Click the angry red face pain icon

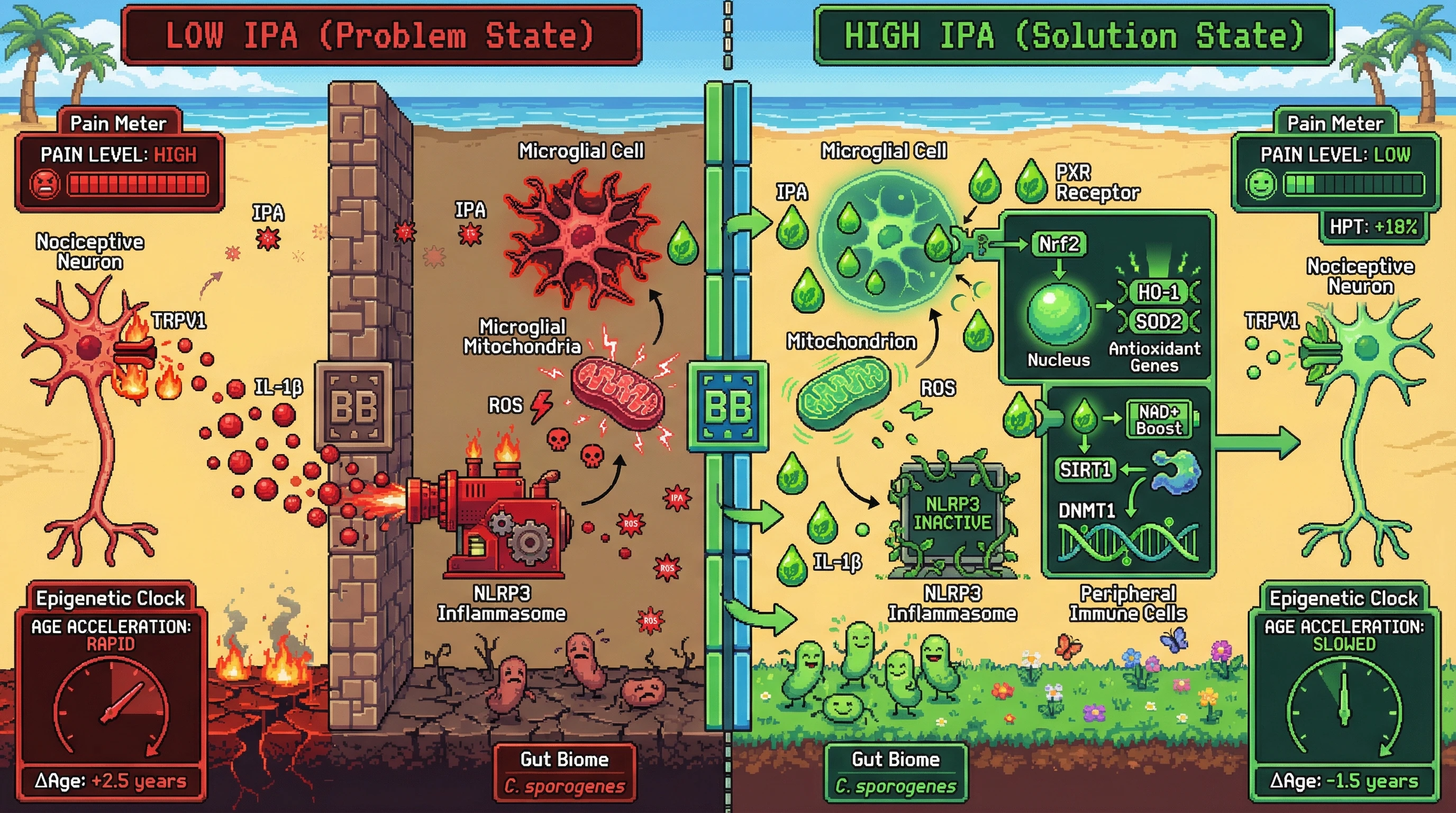coord(44,184)
